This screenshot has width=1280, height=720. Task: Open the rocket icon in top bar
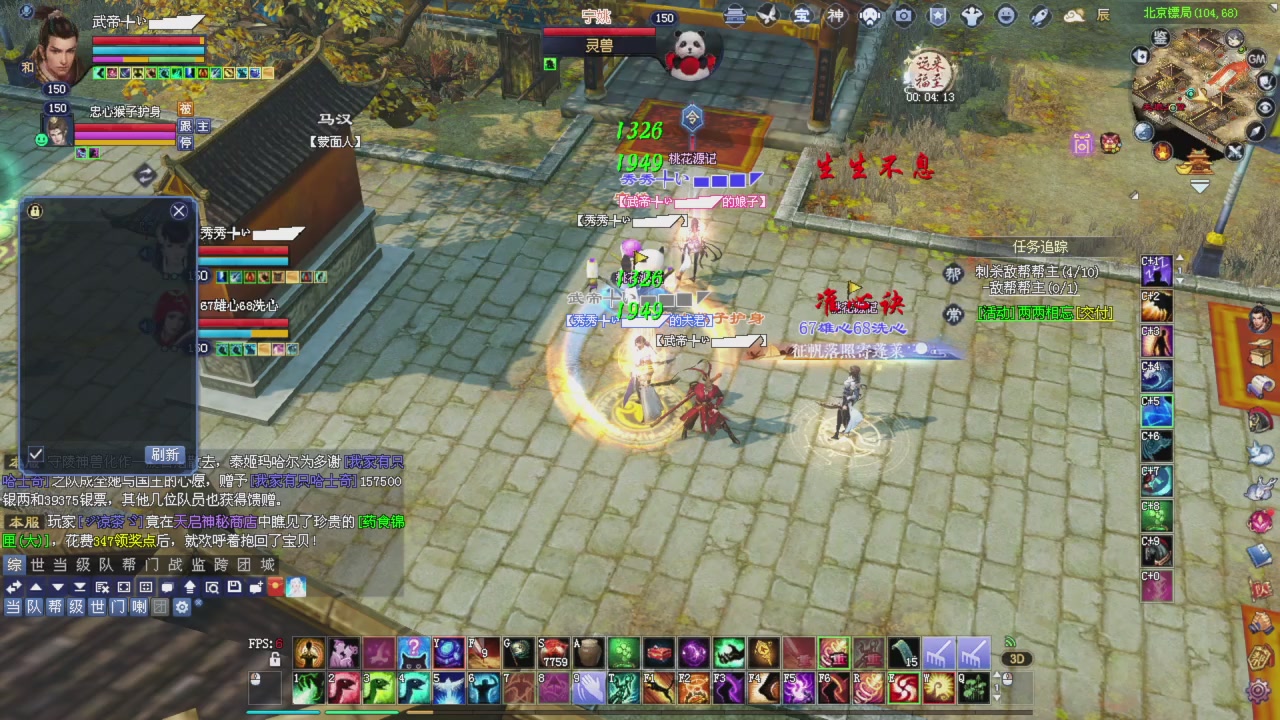click(1040, 15)
